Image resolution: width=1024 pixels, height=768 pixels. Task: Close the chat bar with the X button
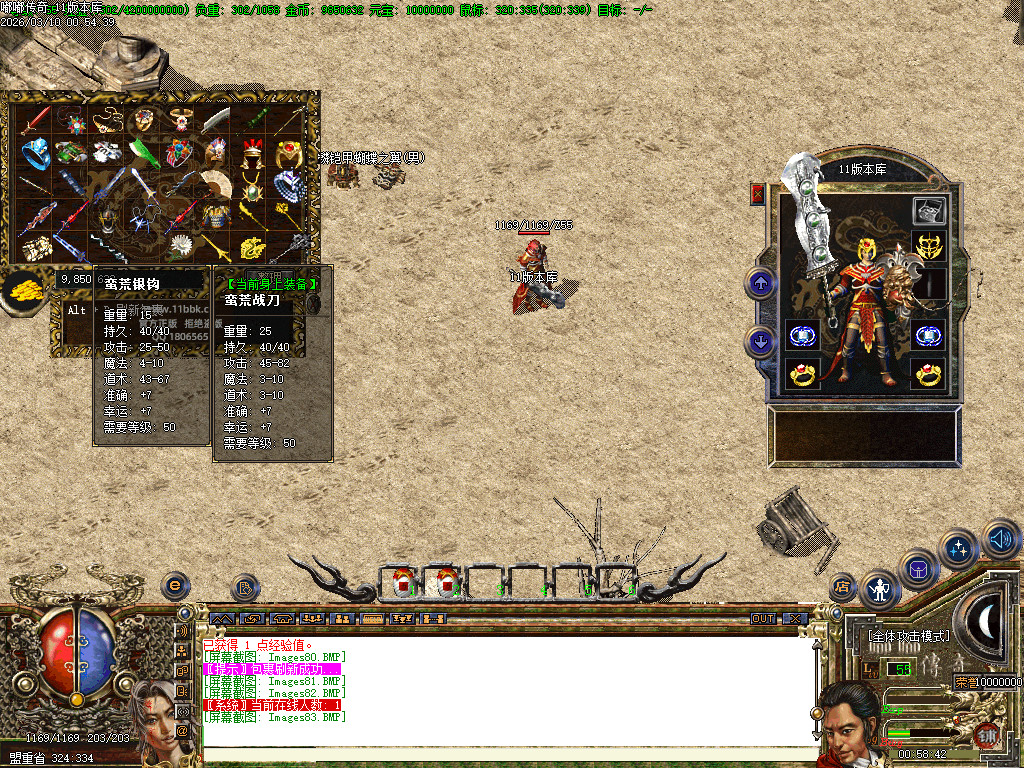tap(793, 619)
